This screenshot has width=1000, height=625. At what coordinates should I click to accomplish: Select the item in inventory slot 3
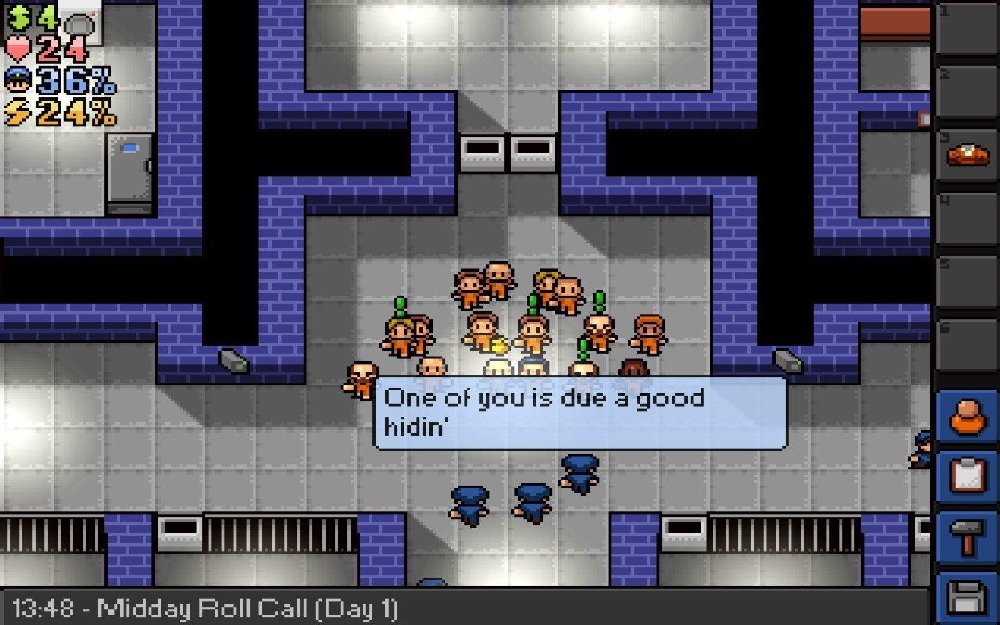click(967, 156)
